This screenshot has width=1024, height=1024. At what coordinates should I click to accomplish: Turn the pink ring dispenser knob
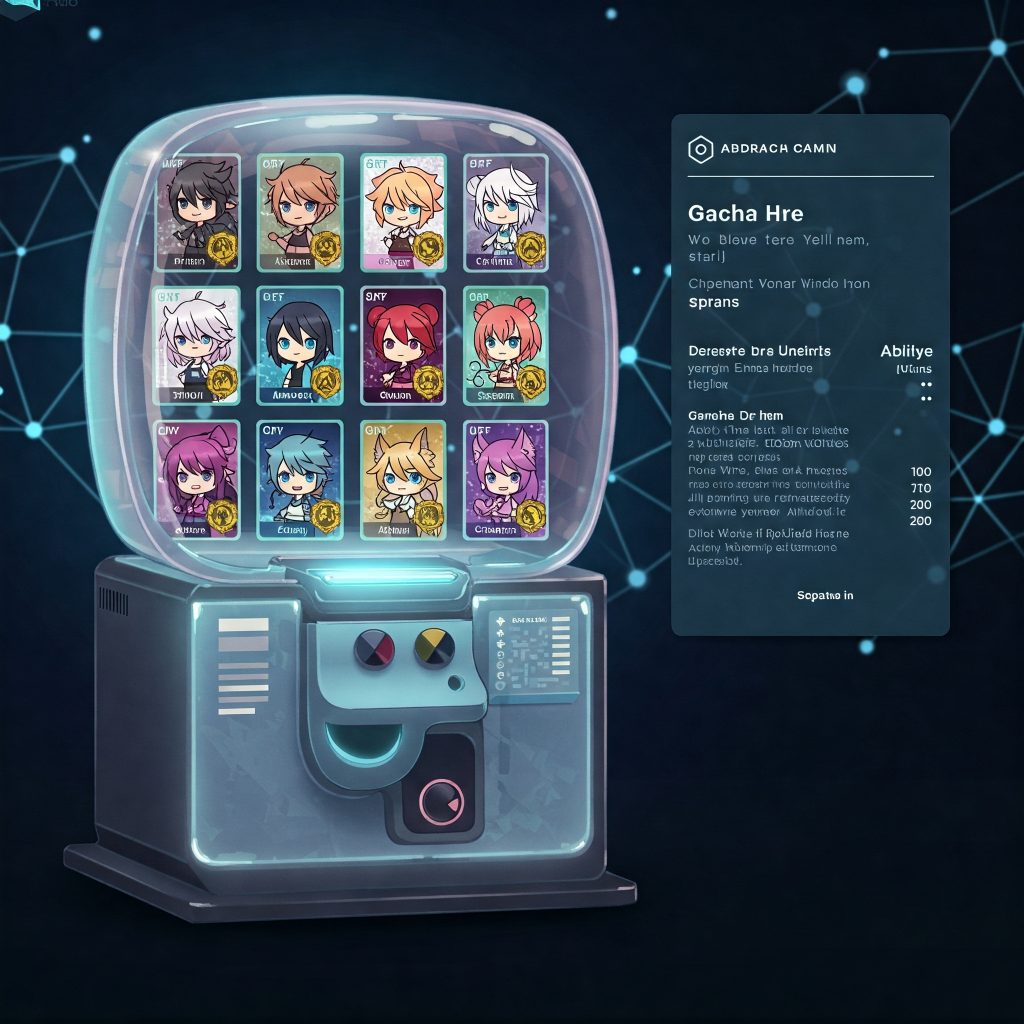tap(440, 801)
